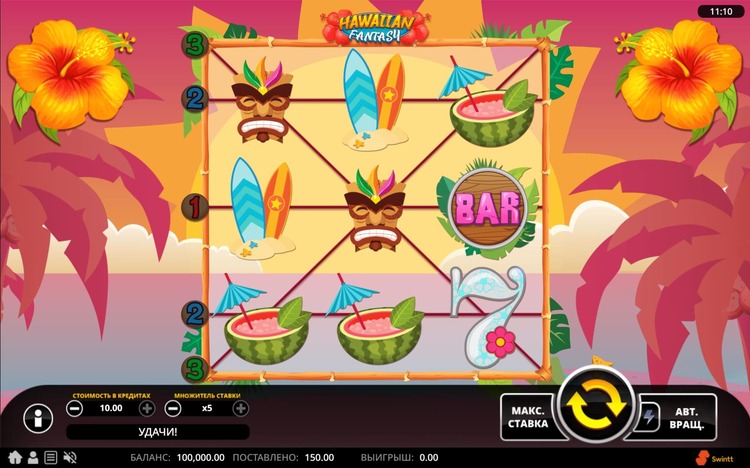Image resolution: width=750 pixels, height=468 pixels.
Task: Click the Swintt provider logo
Action: (719, 457)
